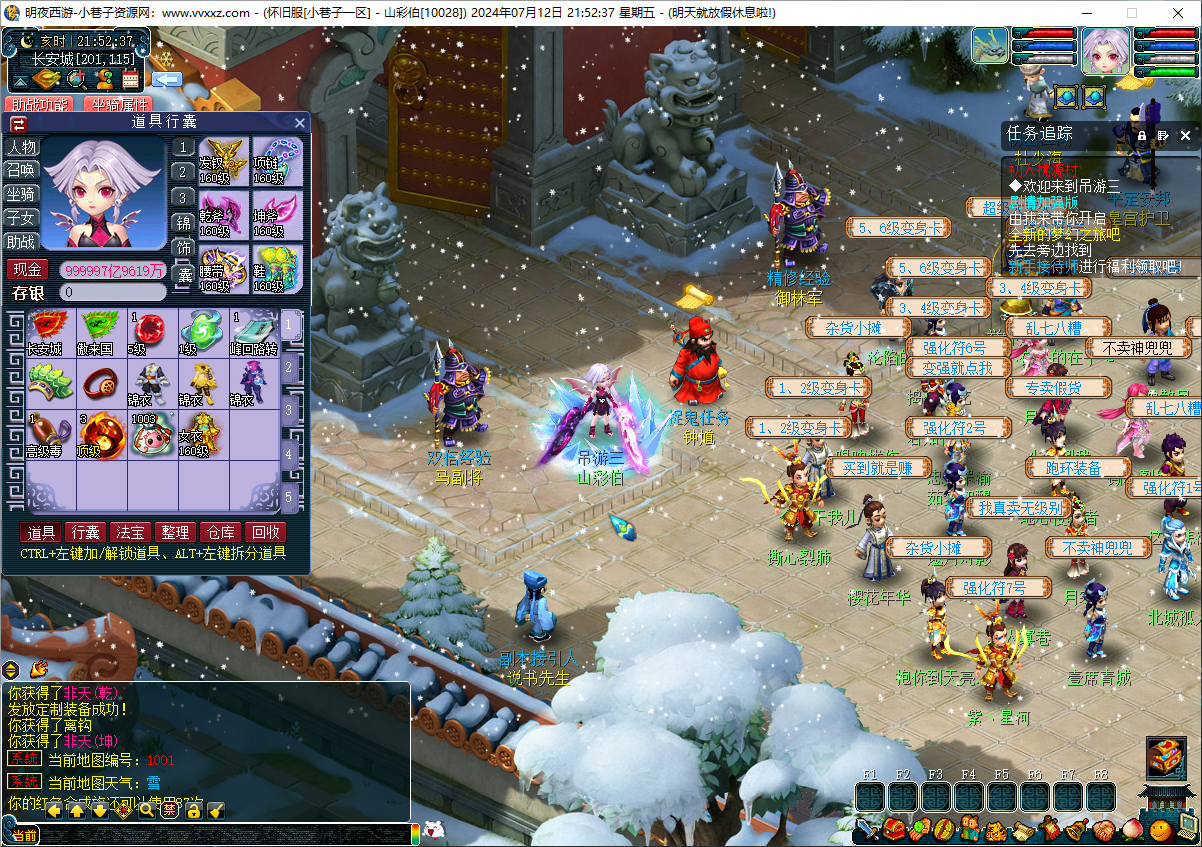Select the 腰带 belt equipment slot

tap(223, 269)
